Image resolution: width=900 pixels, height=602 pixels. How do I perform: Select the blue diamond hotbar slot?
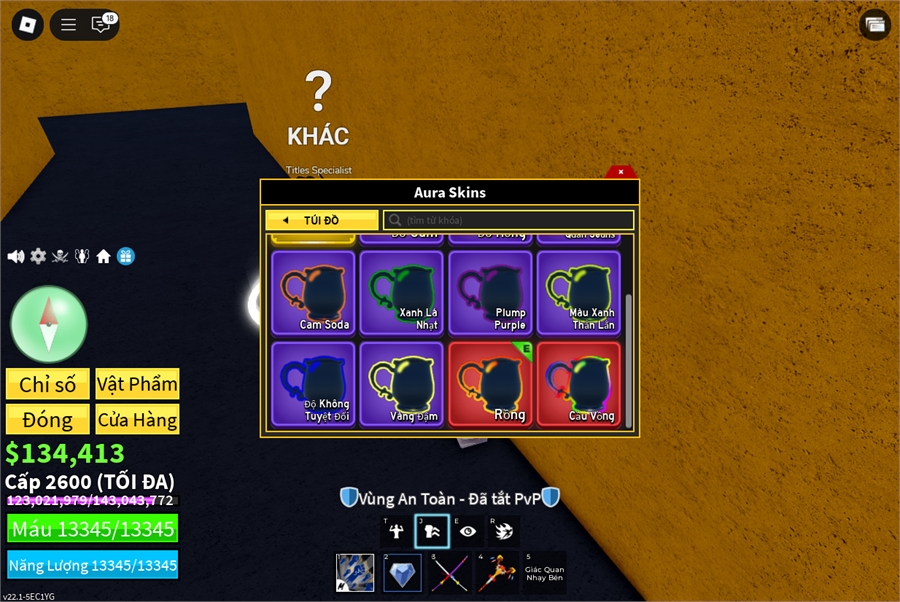click(402, 573)
